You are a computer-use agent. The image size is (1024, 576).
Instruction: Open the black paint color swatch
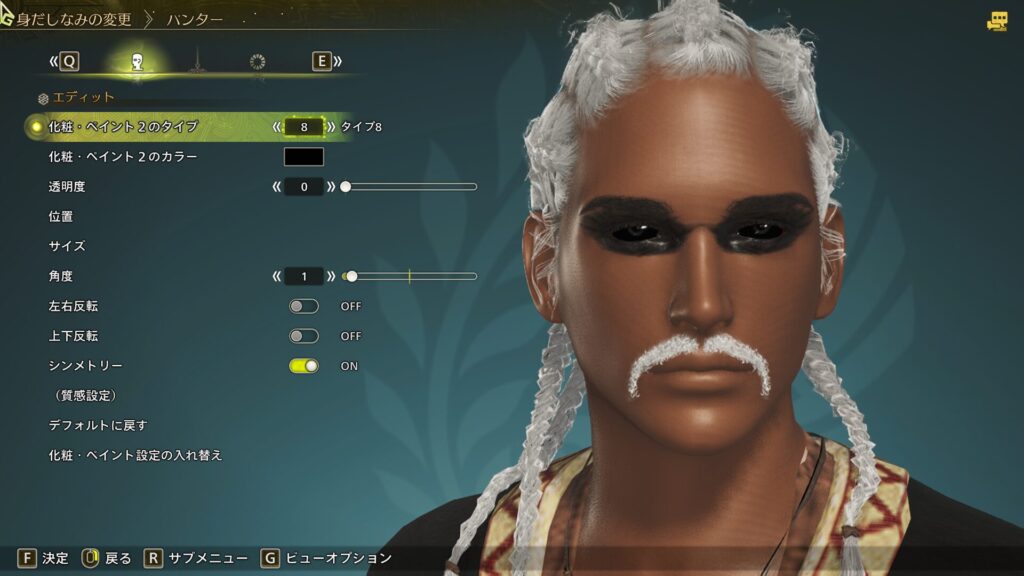point(304,157)
